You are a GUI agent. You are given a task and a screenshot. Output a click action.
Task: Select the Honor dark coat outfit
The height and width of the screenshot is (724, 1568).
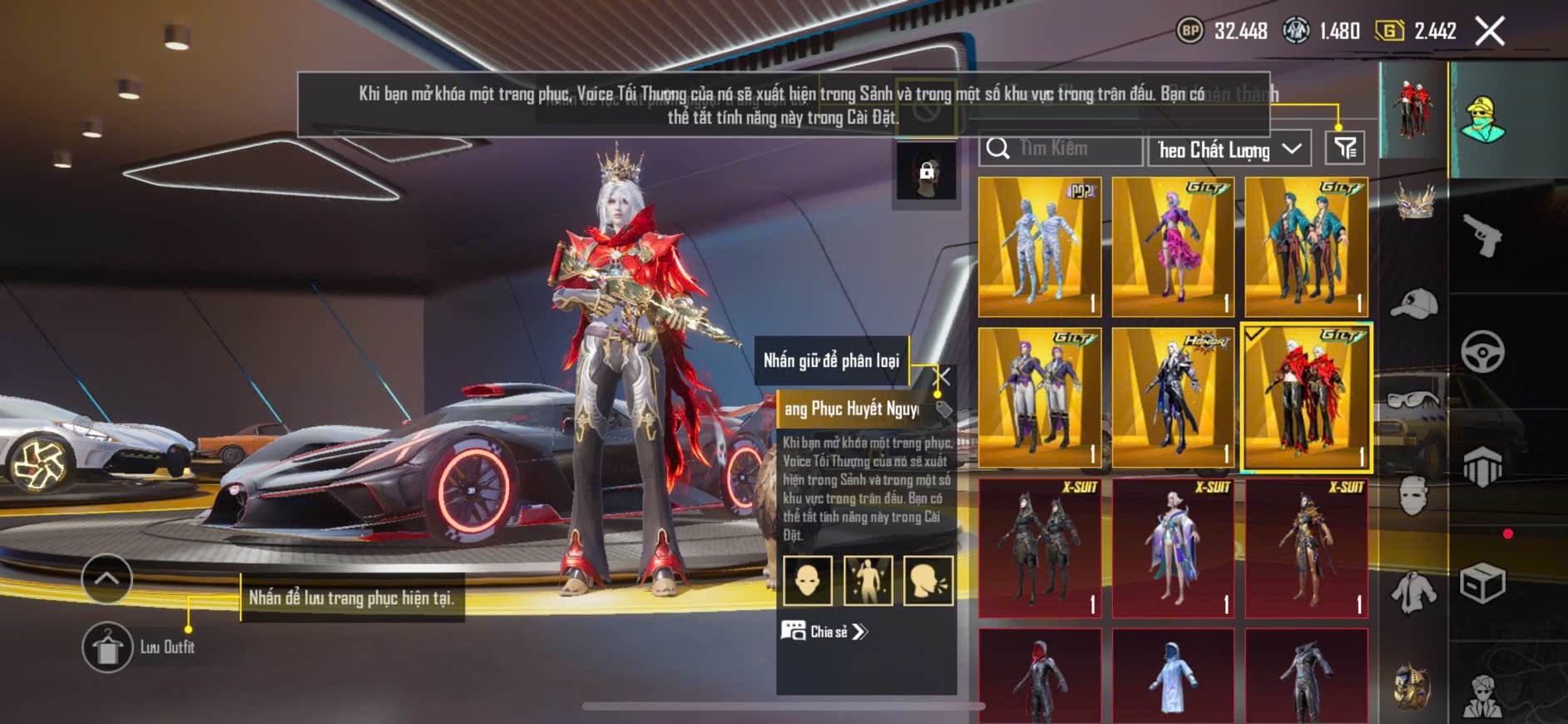coord(1173,398)
